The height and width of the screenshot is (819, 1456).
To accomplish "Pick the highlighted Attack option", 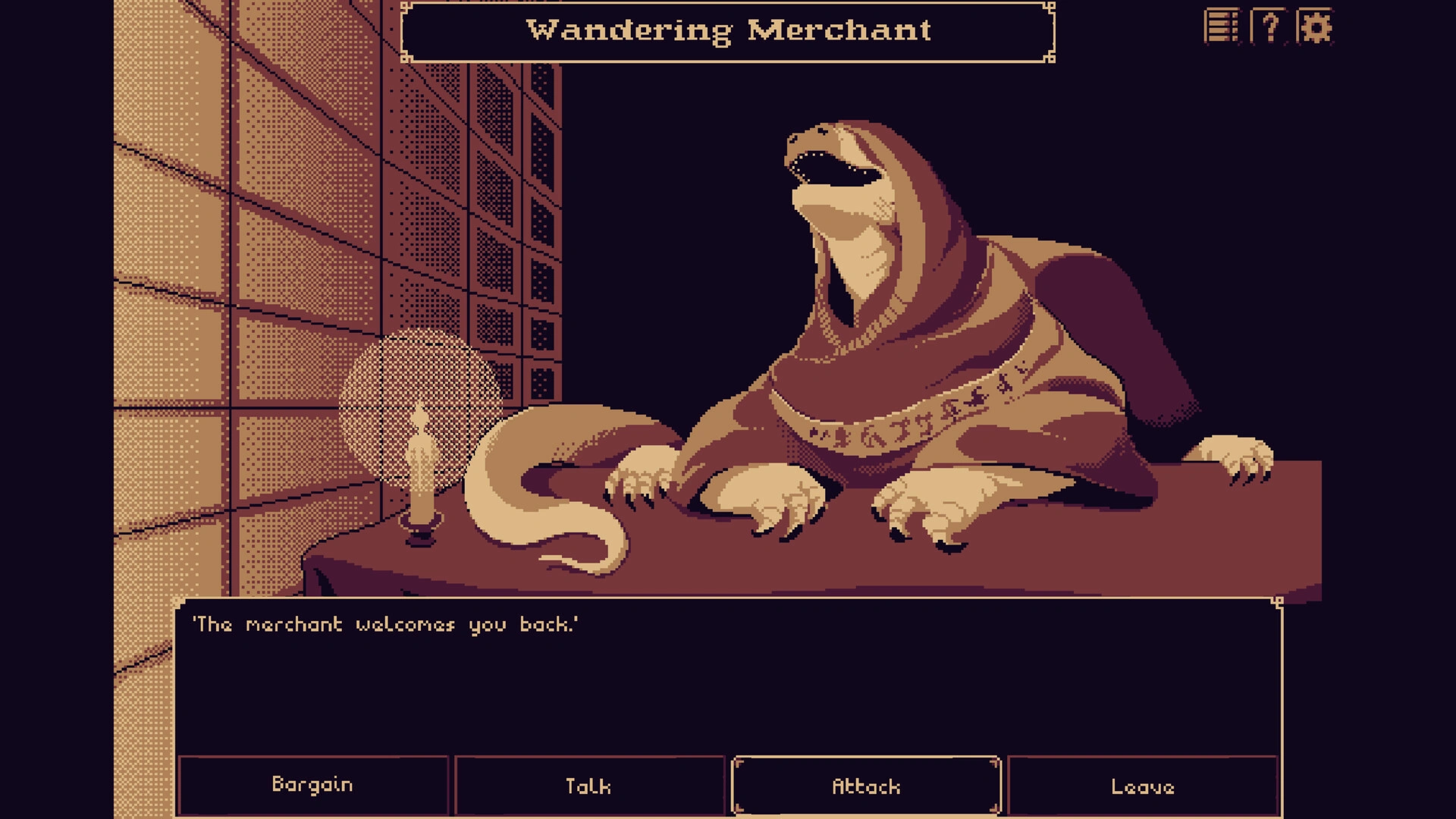I will click(866, 786).
